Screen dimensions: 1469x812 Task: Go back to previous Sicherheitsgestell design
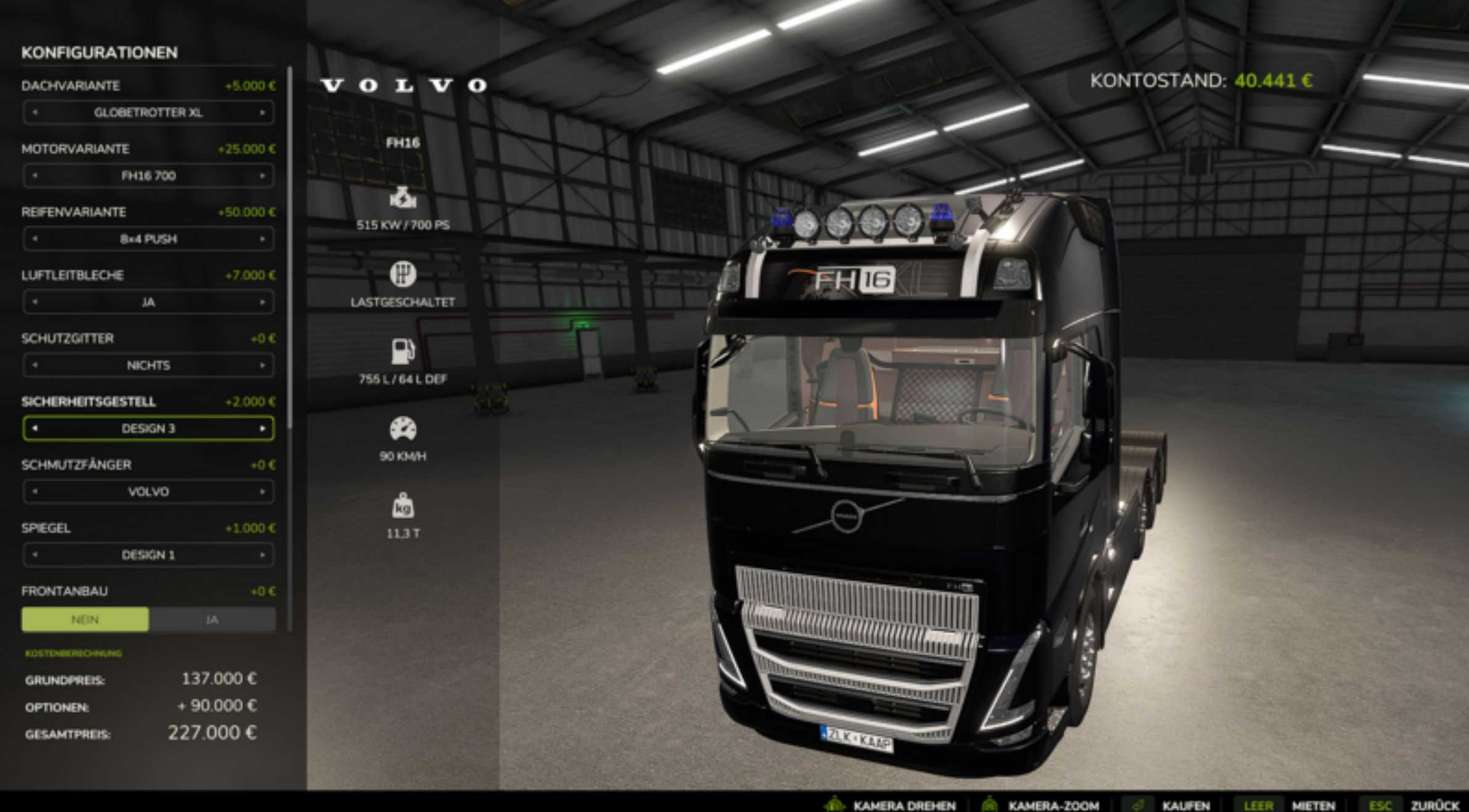point(35,429)
